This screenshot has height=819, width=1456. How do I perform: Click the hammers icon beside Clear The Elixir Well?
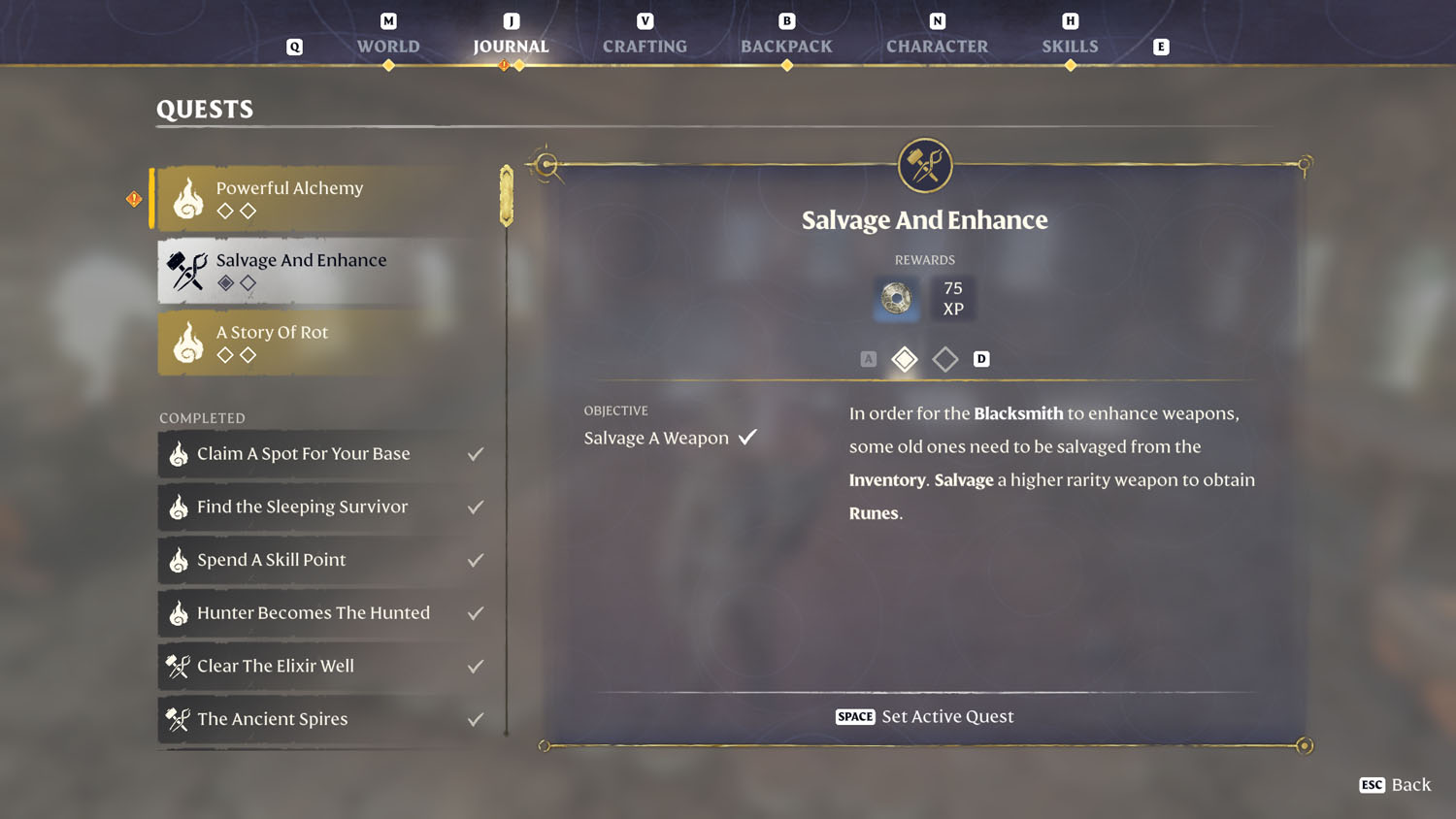pos(177,667)
